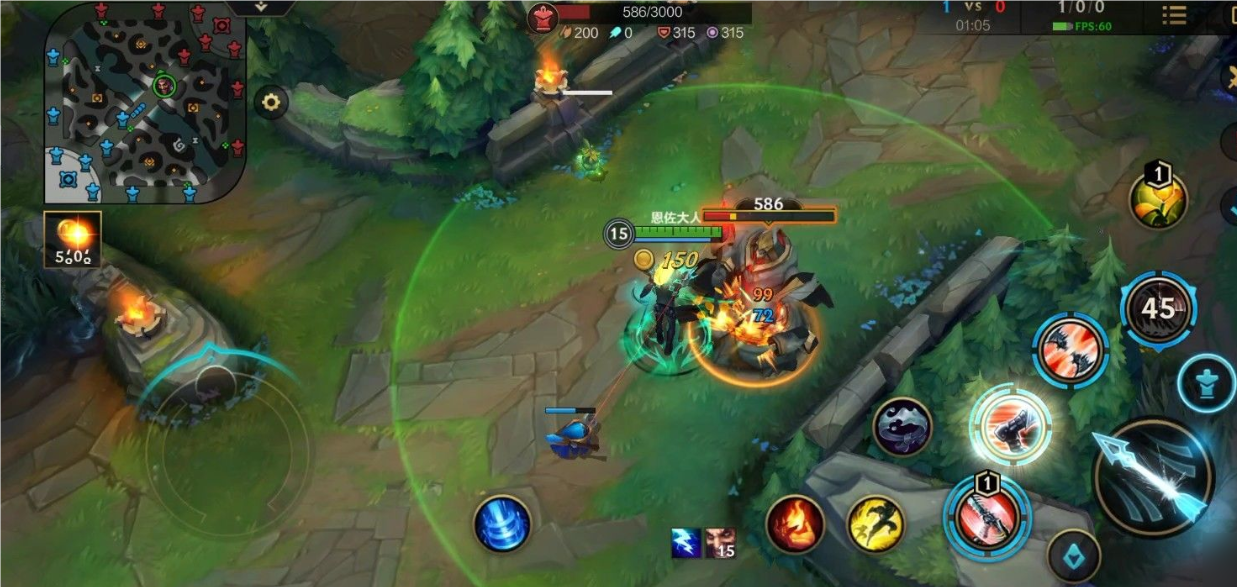This screenshot has height=587, width=1237.
Task: Open the scoreboard list icon
Action: (1174, 15)
